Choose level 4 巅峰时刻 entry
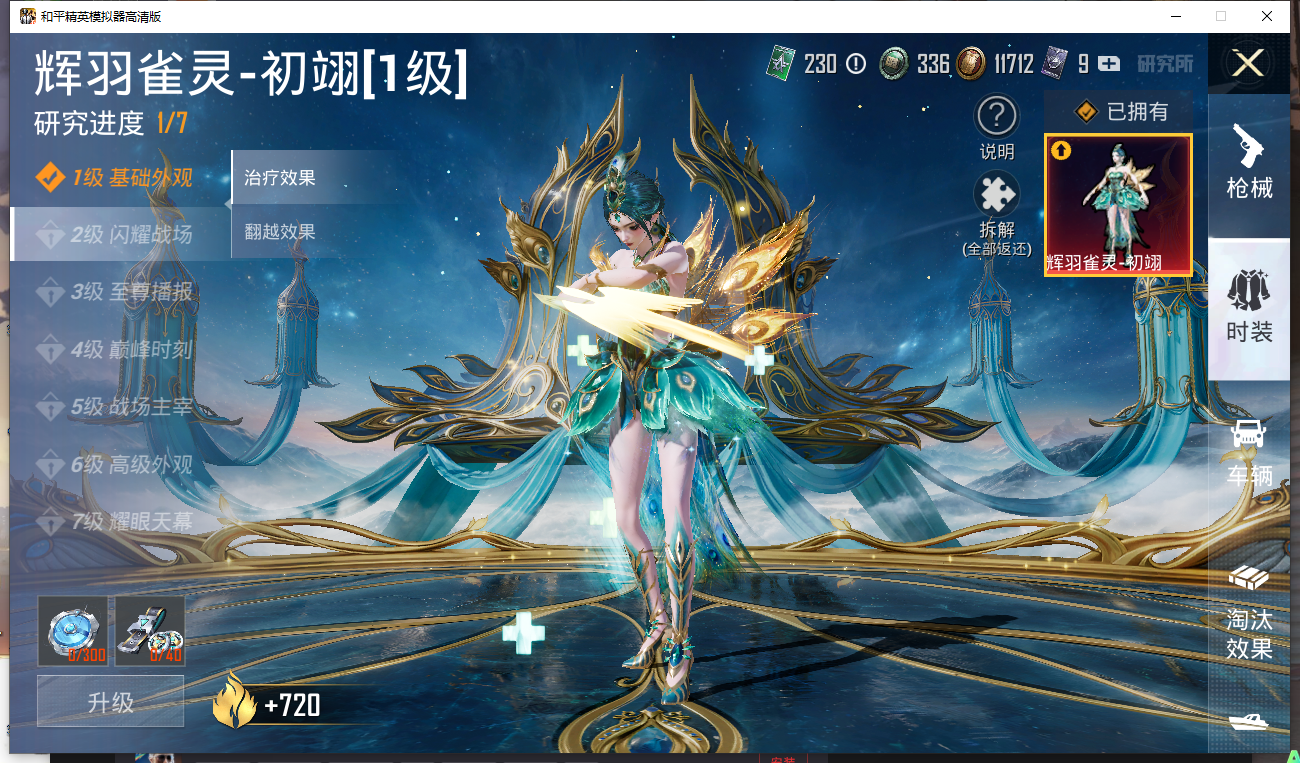This screenshot has width=1300, height=763. pyautogui.click(x=115, y=351)
